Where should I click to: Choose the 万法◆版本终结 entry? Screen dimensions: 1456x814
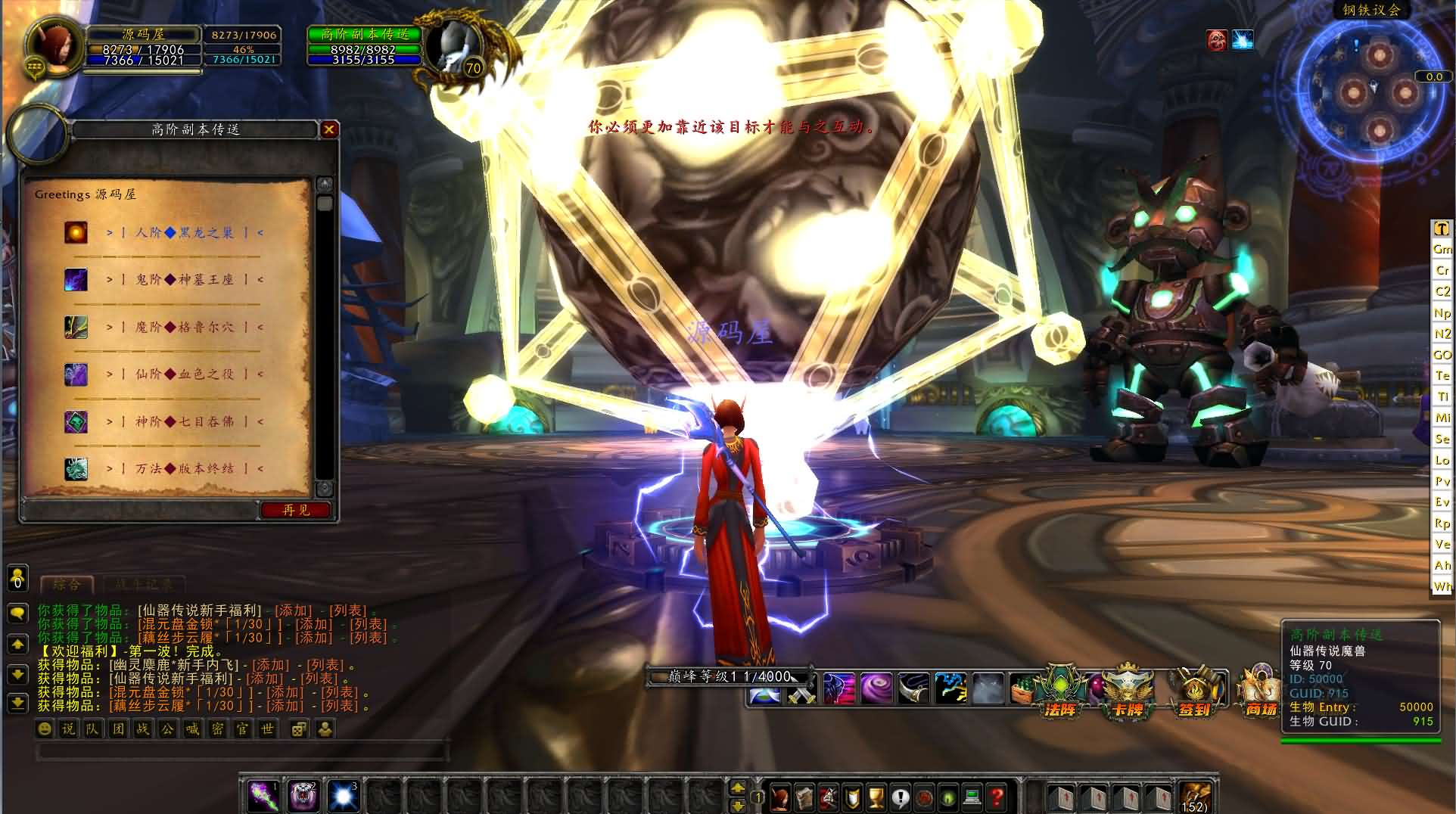[x=185, y=468]
